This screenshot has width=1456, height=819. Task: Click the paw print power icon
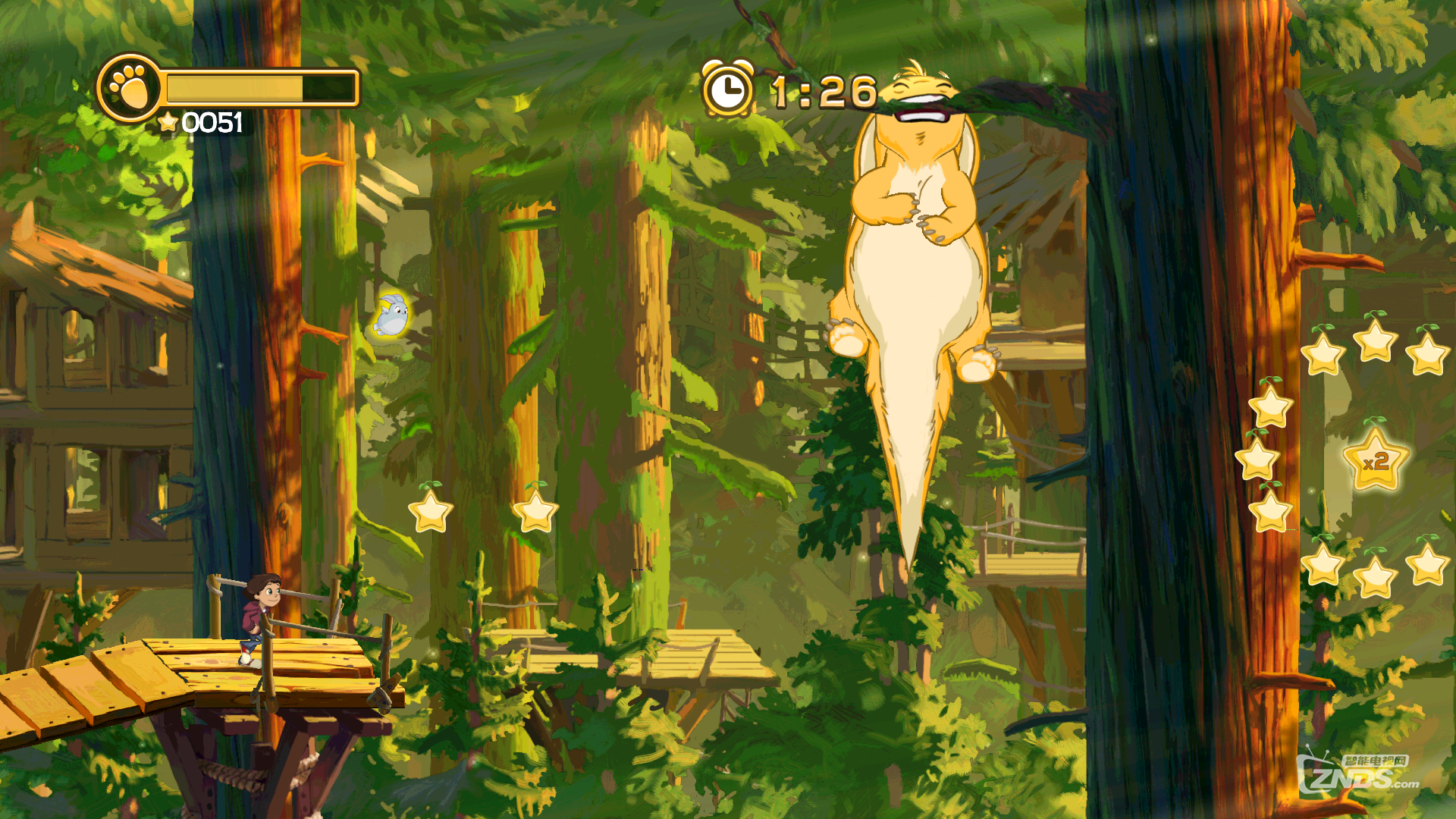coord(129,88)
